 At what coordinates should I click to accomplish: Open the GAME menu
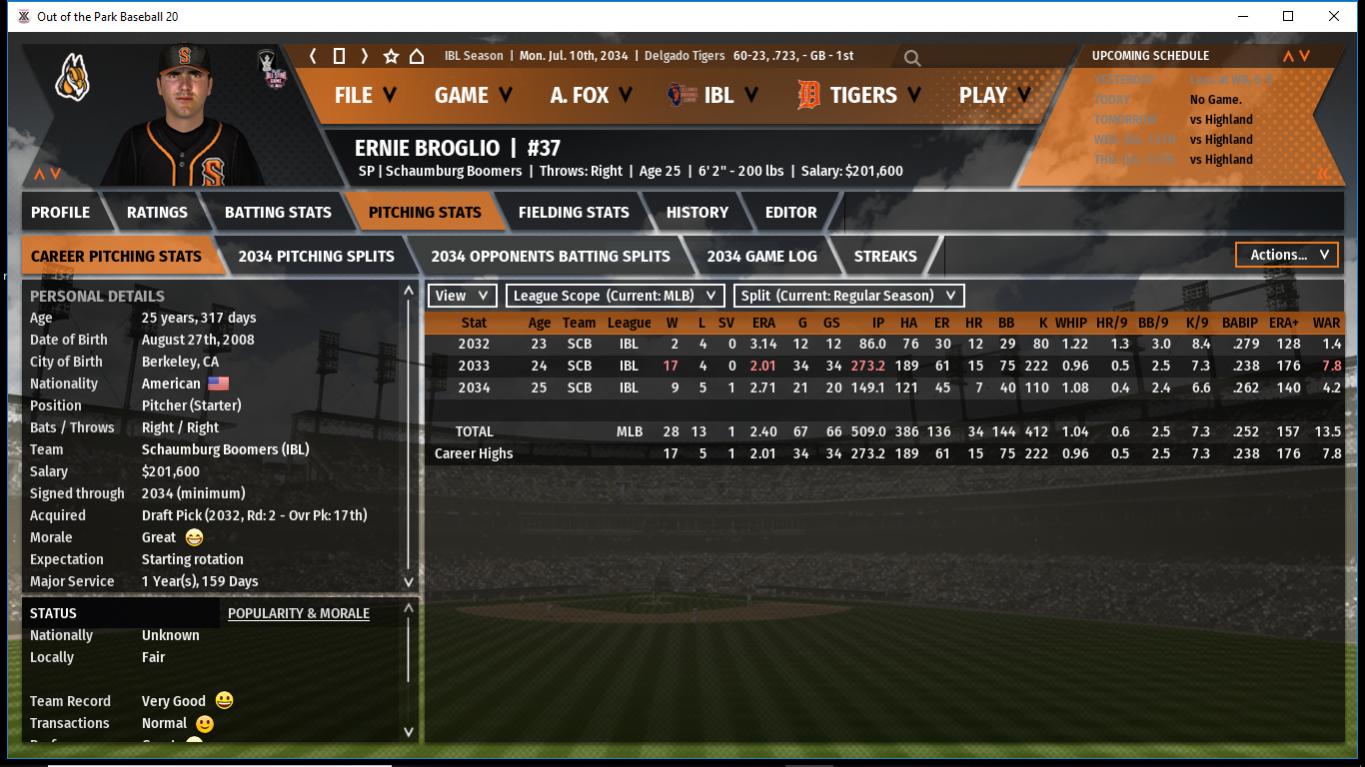pyautogui.click(x=473, y=95)
